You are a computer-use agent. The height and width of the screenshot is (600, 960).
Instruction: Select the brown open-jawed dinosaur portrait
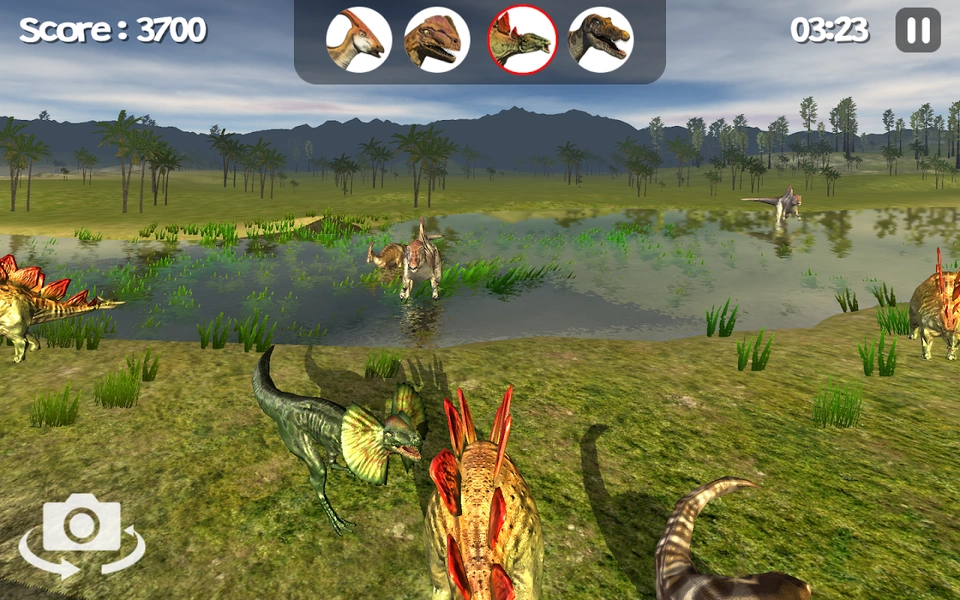pyautogui.click(x=600, y=40)
